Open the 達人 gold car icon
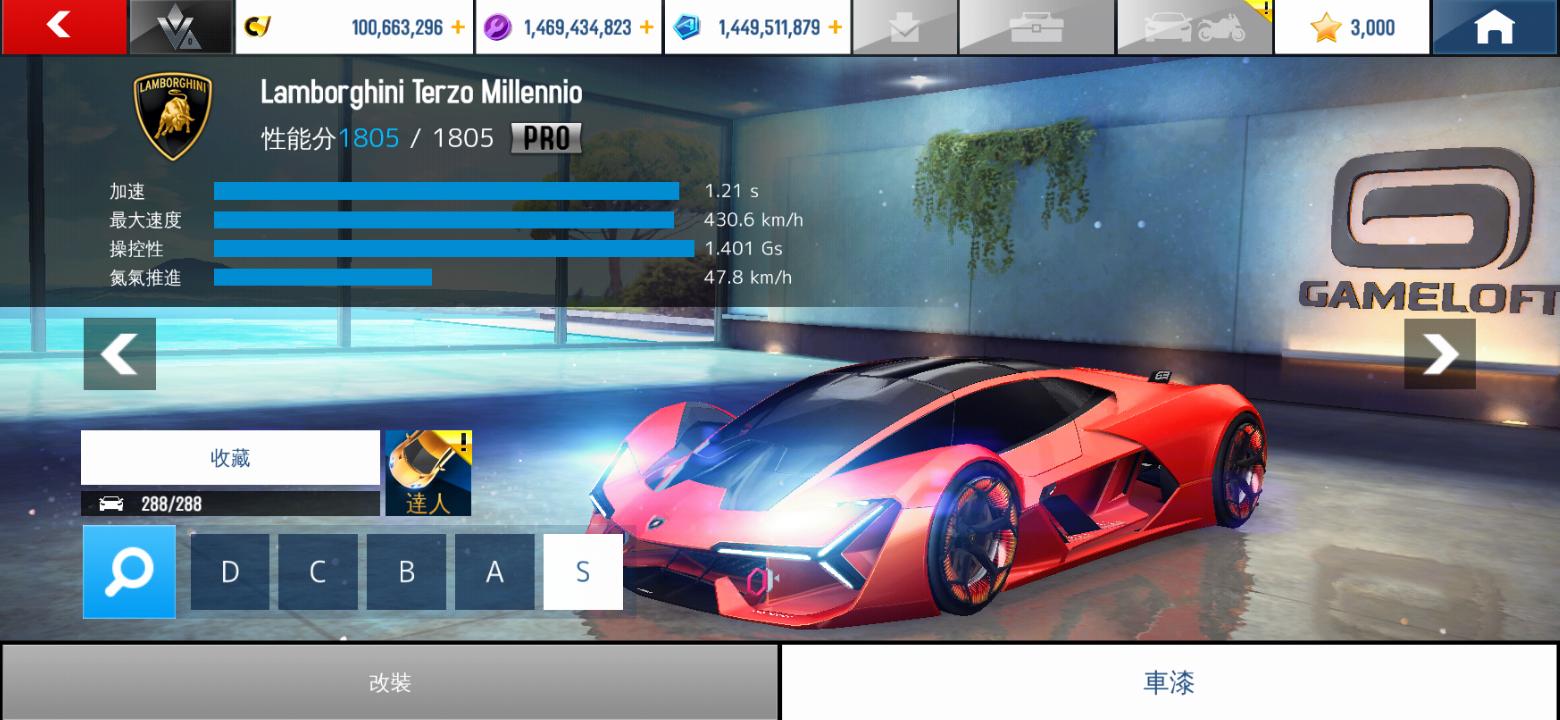The height and width of the screenshot is (720, 1560). point(428,473)
